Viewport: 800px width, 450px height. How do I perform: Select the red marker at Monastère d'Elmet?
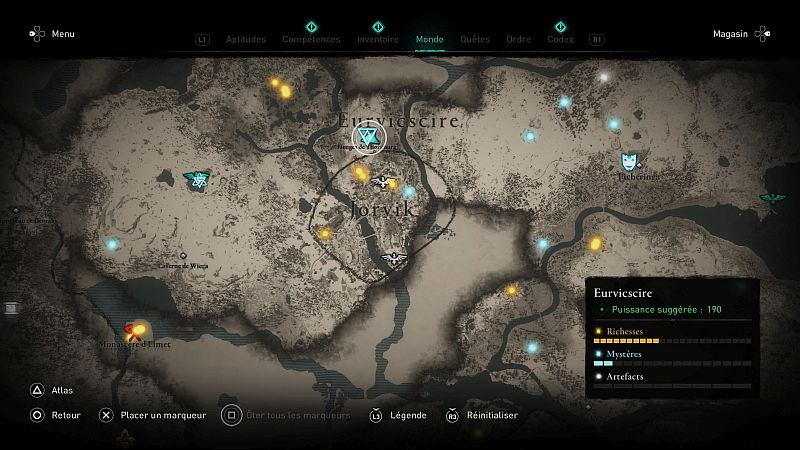click(x=132, y=330)
